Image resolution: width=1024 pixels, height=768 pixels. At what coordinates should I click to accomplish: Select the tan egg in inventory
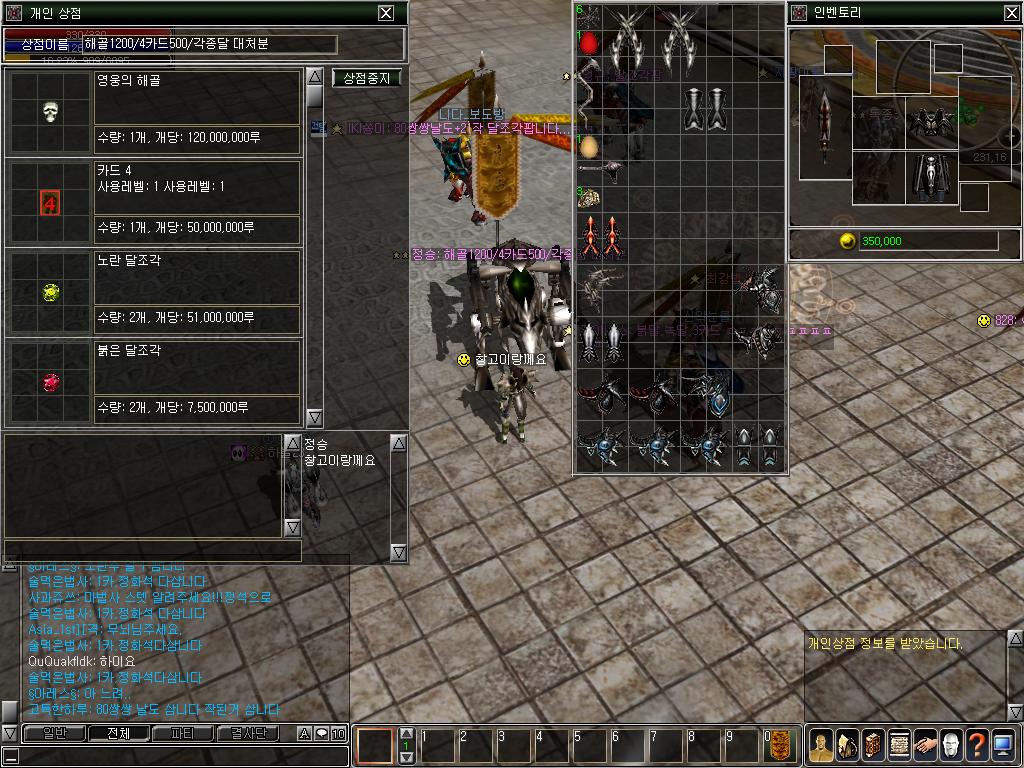(x=590, y=147)
